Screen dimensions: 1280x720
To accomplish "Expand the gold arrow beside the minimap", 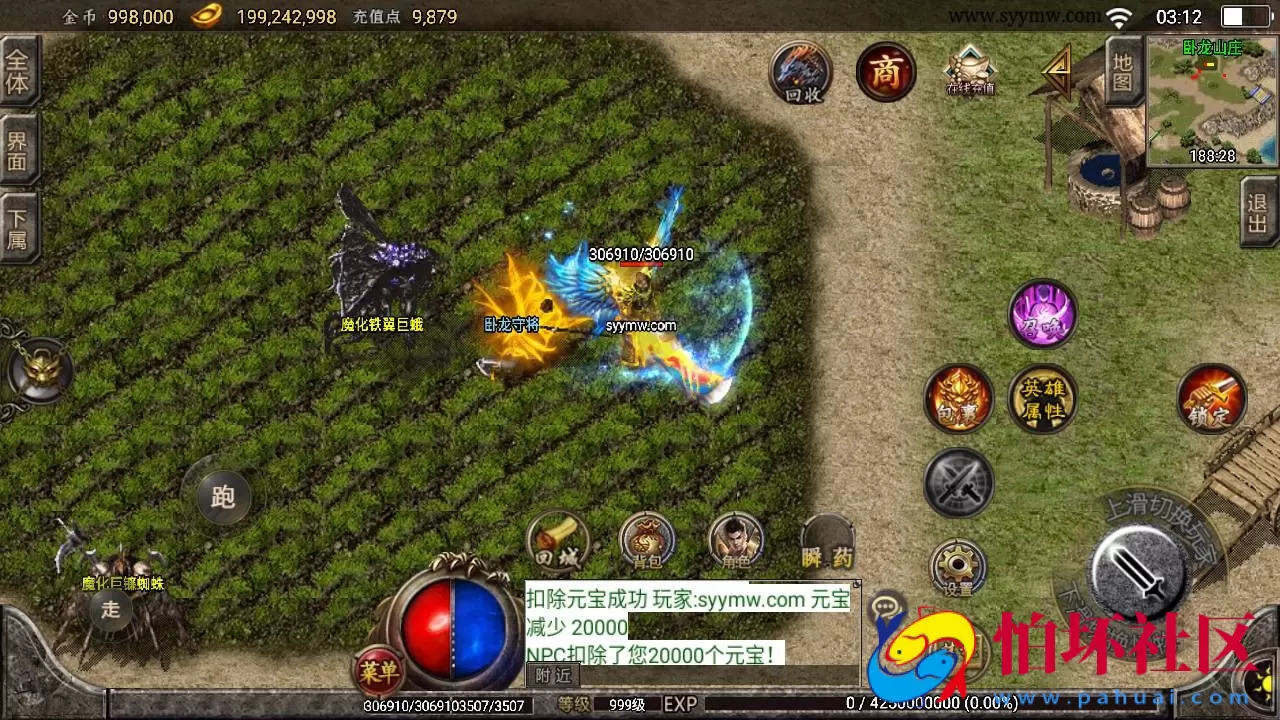I will [x=1056, y=70].
